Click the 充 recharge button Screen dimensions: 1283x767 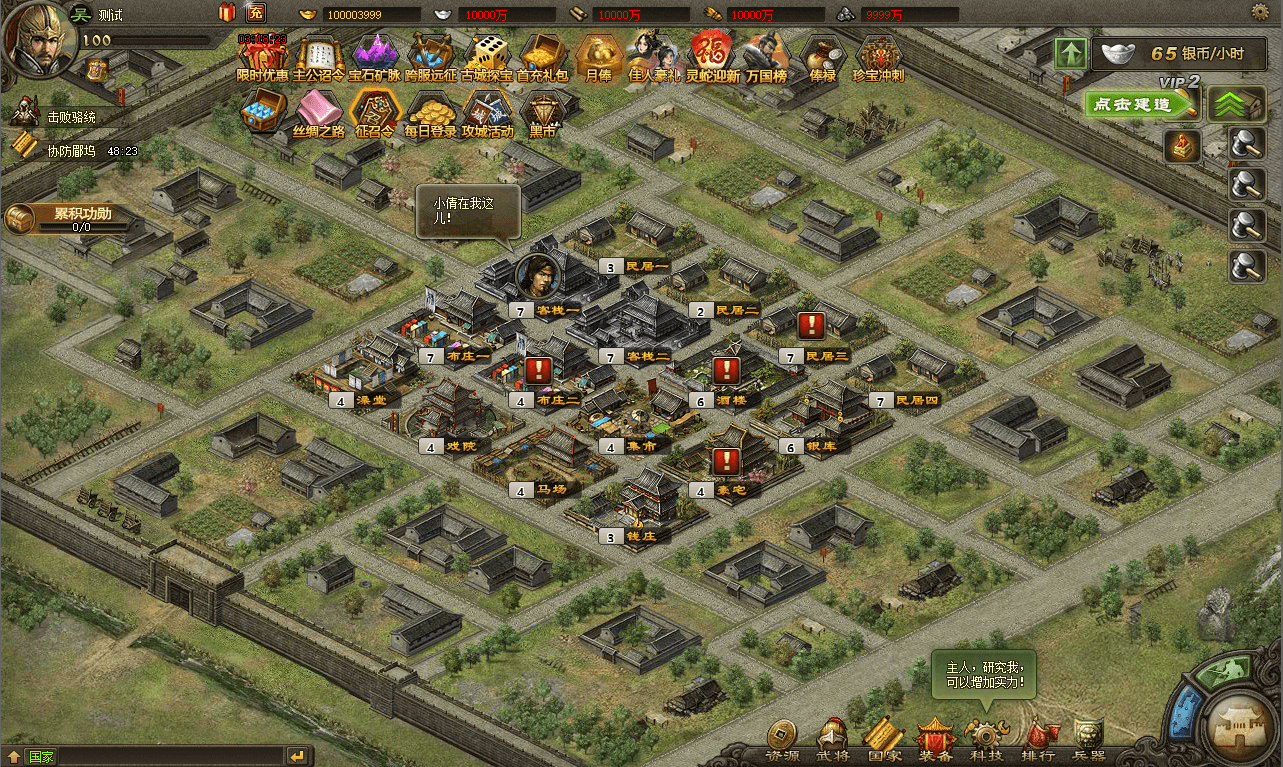pos(254,12)
